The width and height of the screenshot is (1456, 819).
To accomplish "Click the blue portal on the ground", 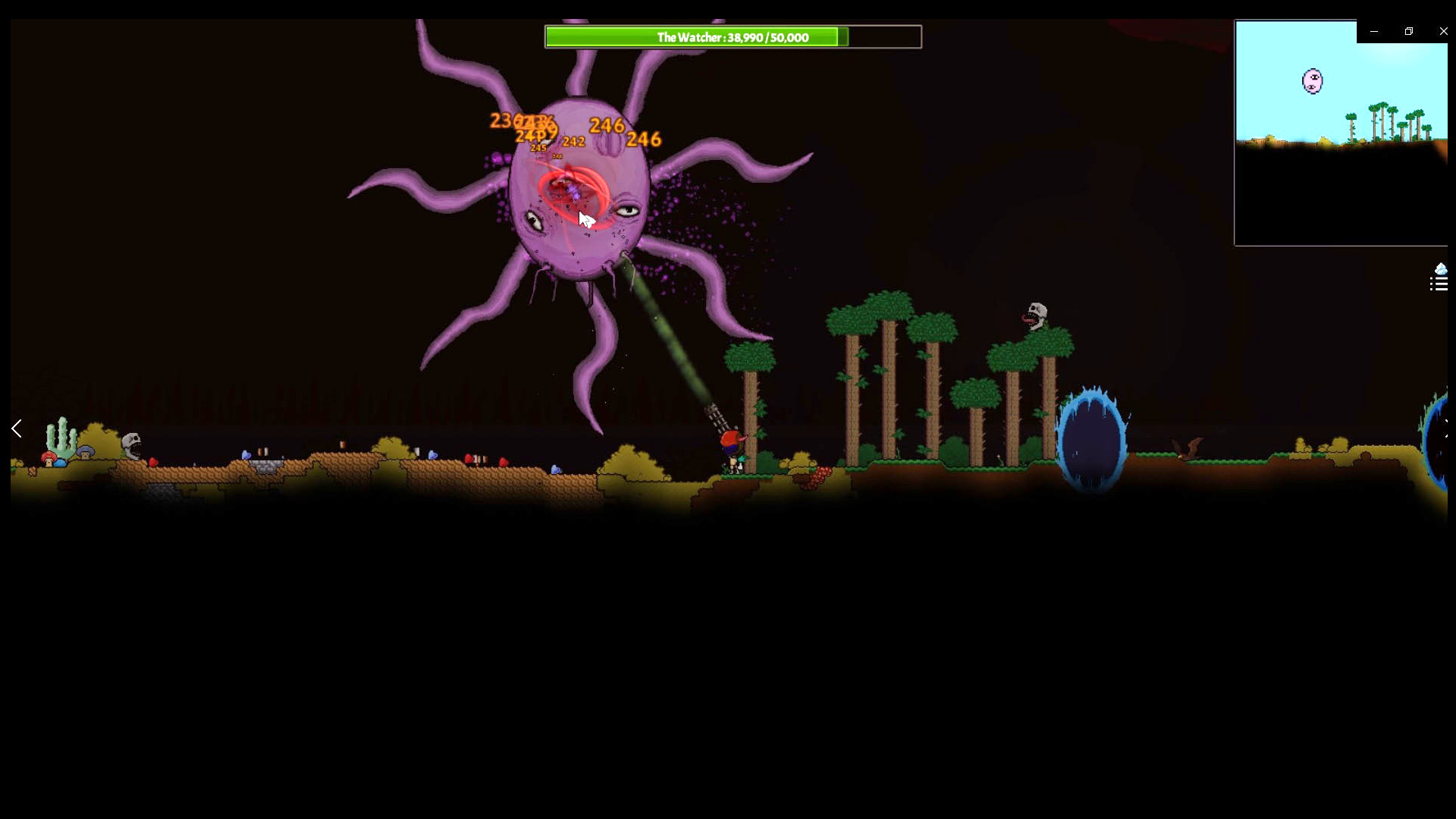I will click(1092, 436).
